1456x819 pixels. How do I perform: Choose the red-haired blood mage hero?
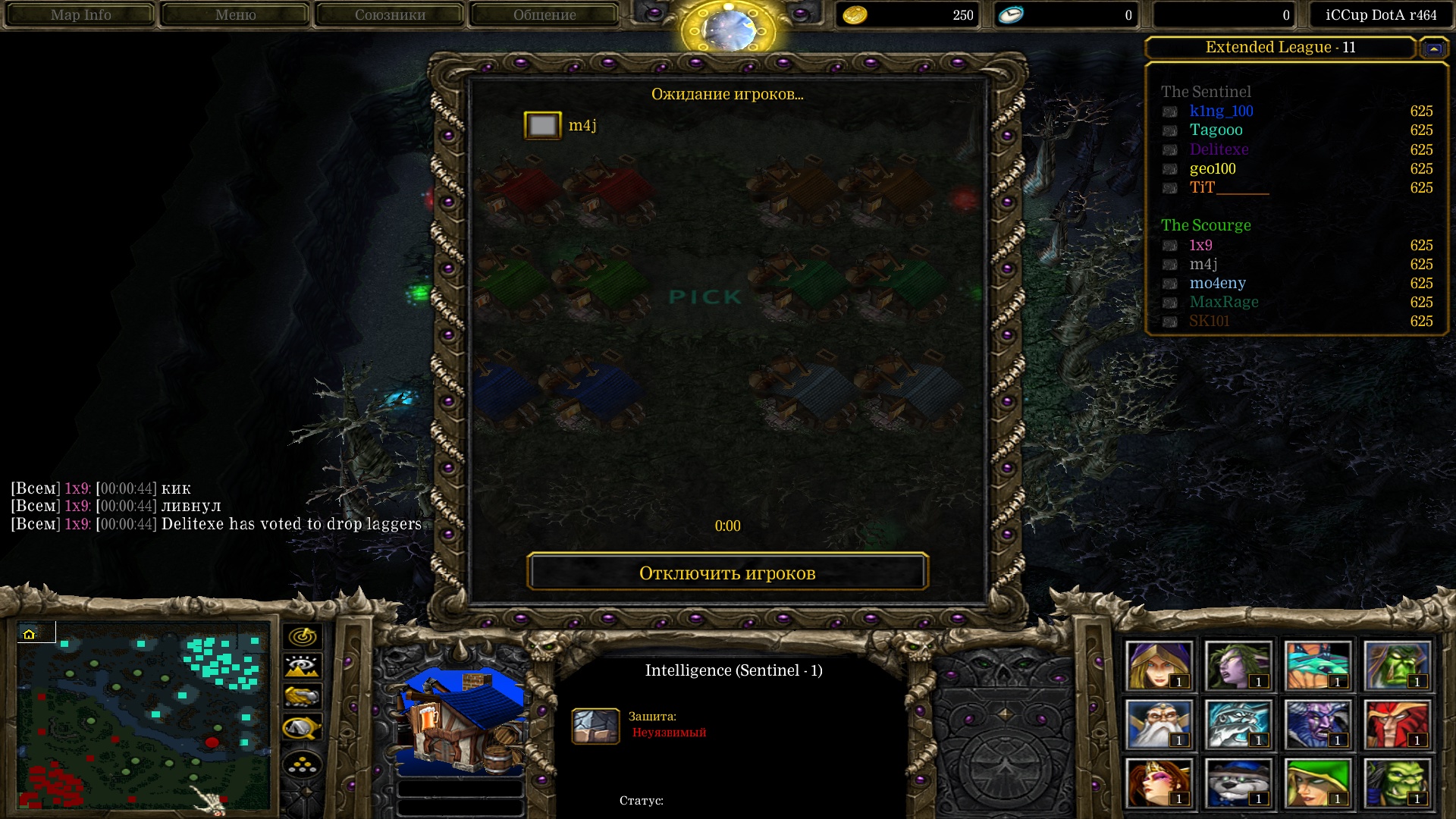pyautogui.click(x=1396, y=724)
